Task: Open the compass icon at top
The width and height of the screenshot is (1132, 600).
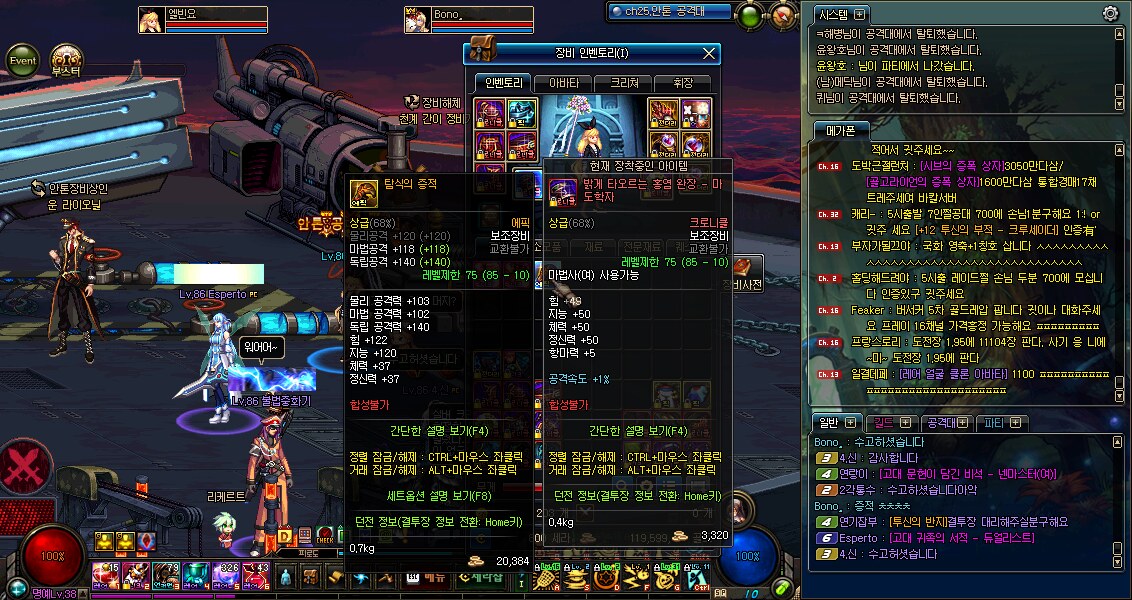Action: pos(783,15)
